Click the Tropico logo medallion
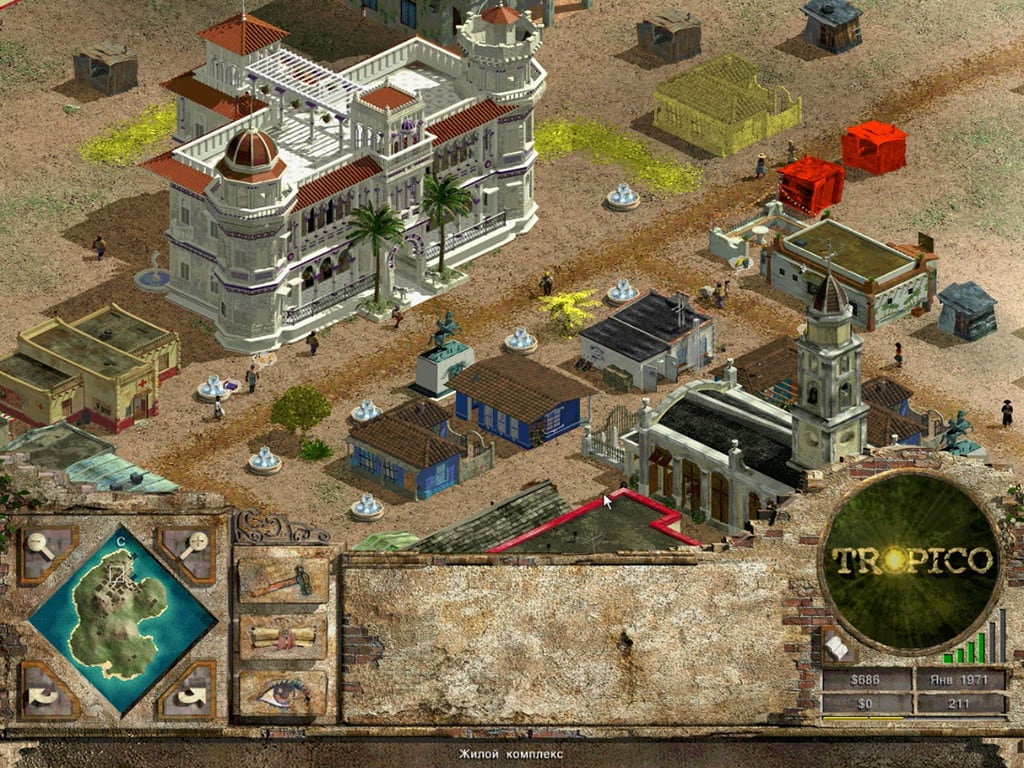The height and width of the screenshot is (768, 1024). coord(911,560)
